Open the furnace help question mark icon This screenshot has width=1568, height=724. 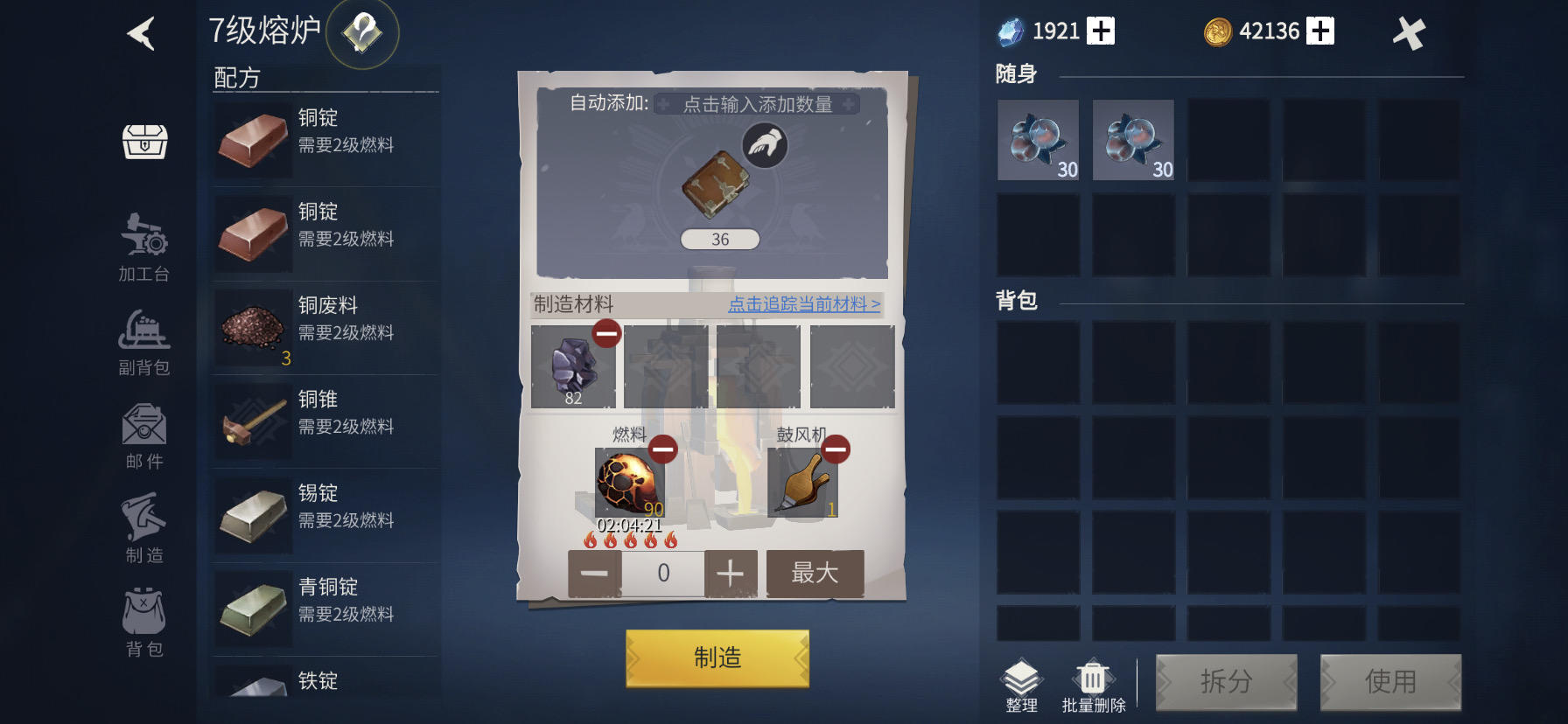coord(363,33)
